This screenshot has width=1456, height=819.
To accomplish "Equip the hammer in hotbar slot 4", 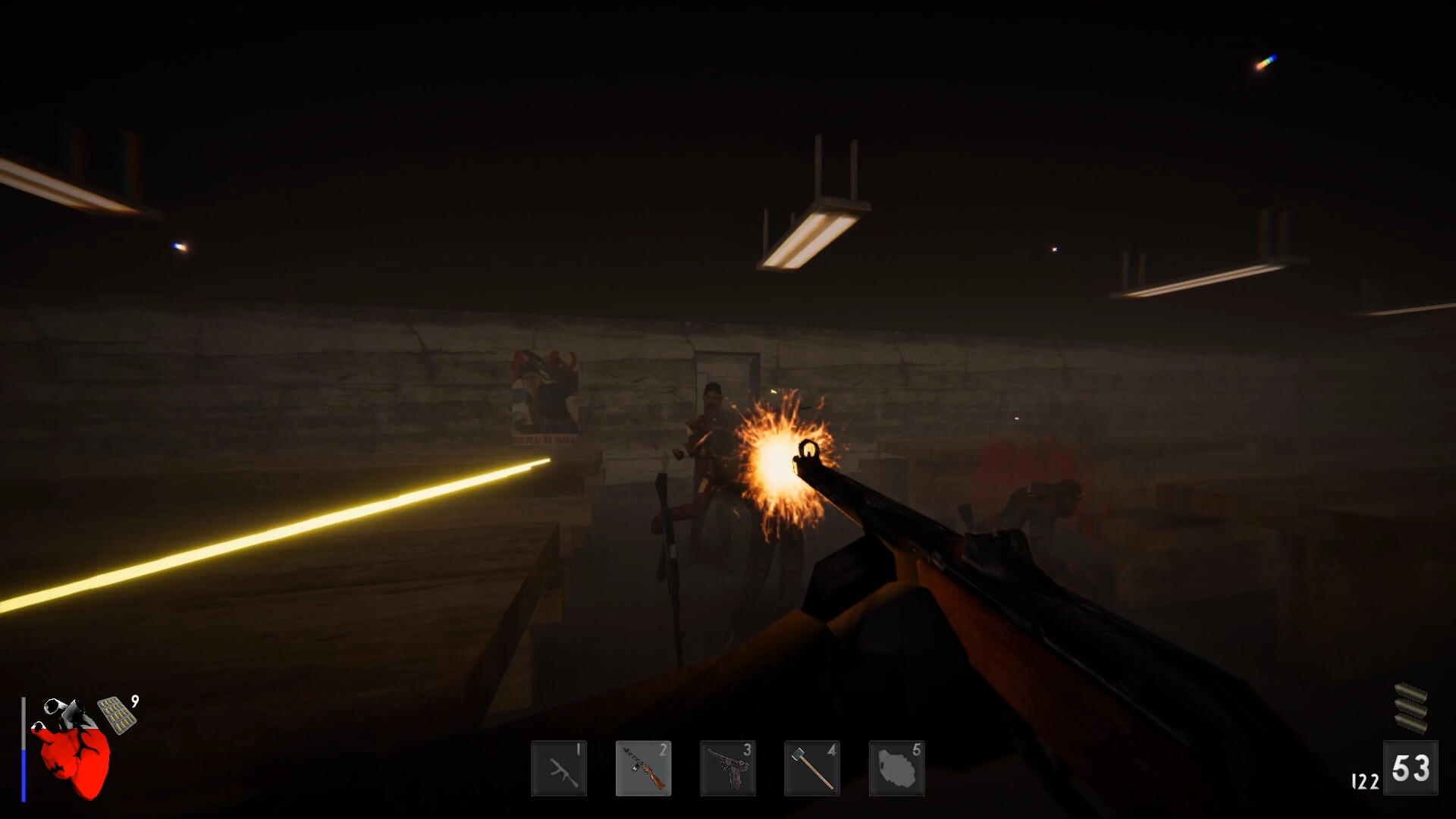I will click(x=811, y=768).
